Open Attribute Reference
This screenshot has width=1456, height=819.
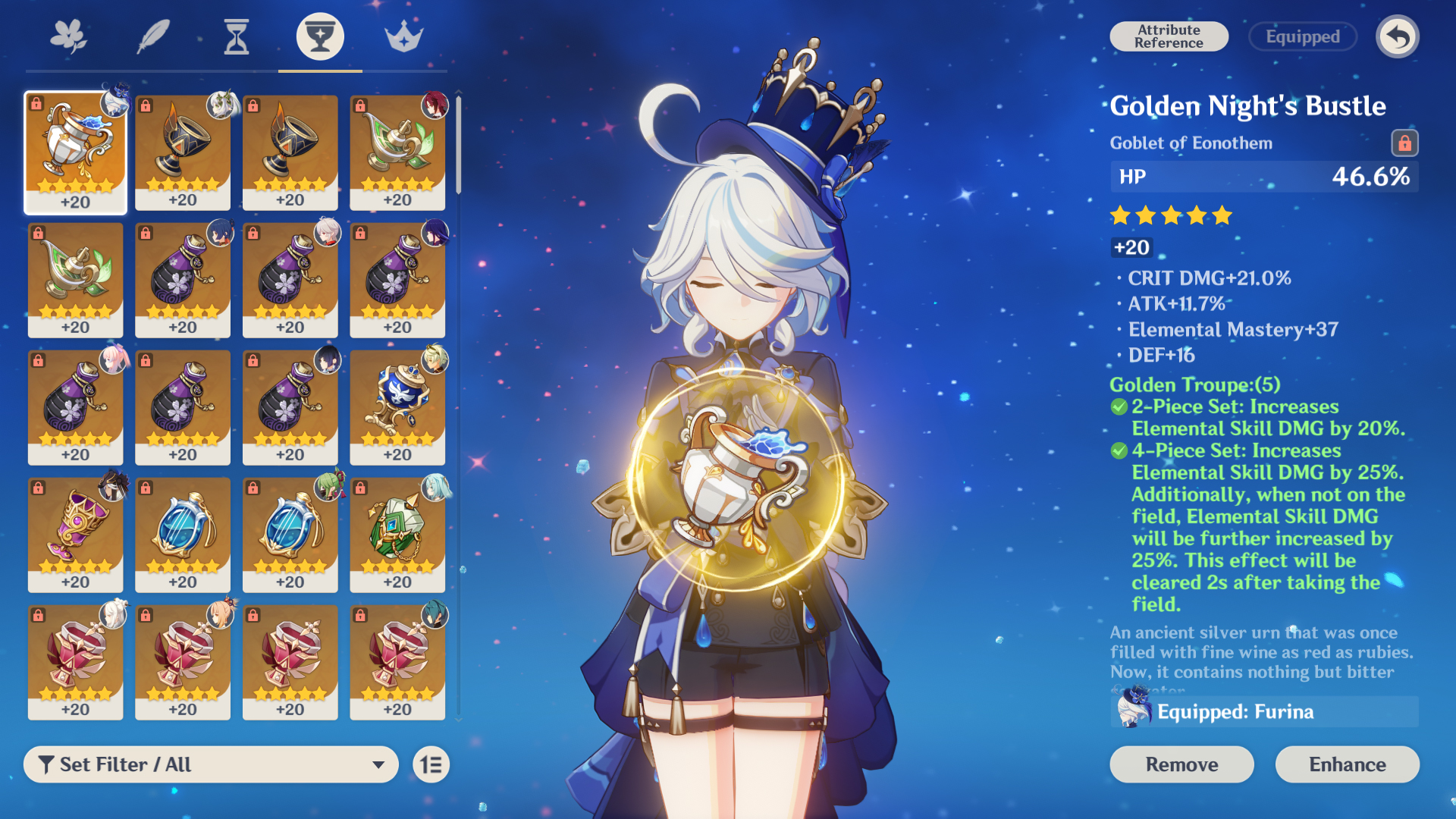point(1169,36)
